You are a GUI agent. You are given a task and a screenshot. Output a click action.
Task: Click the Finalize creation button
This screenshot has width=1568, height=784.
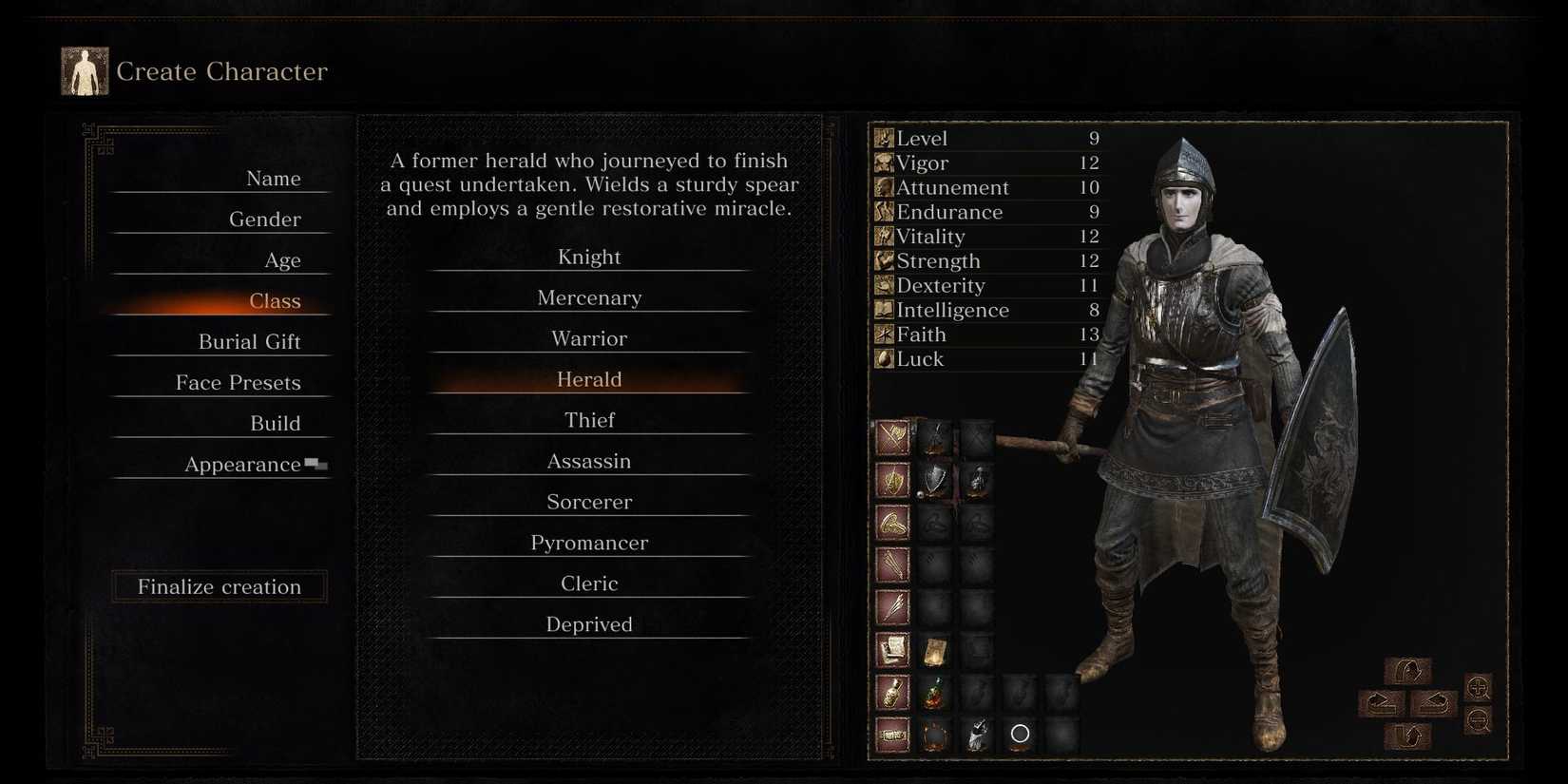[x=219, y=586]
